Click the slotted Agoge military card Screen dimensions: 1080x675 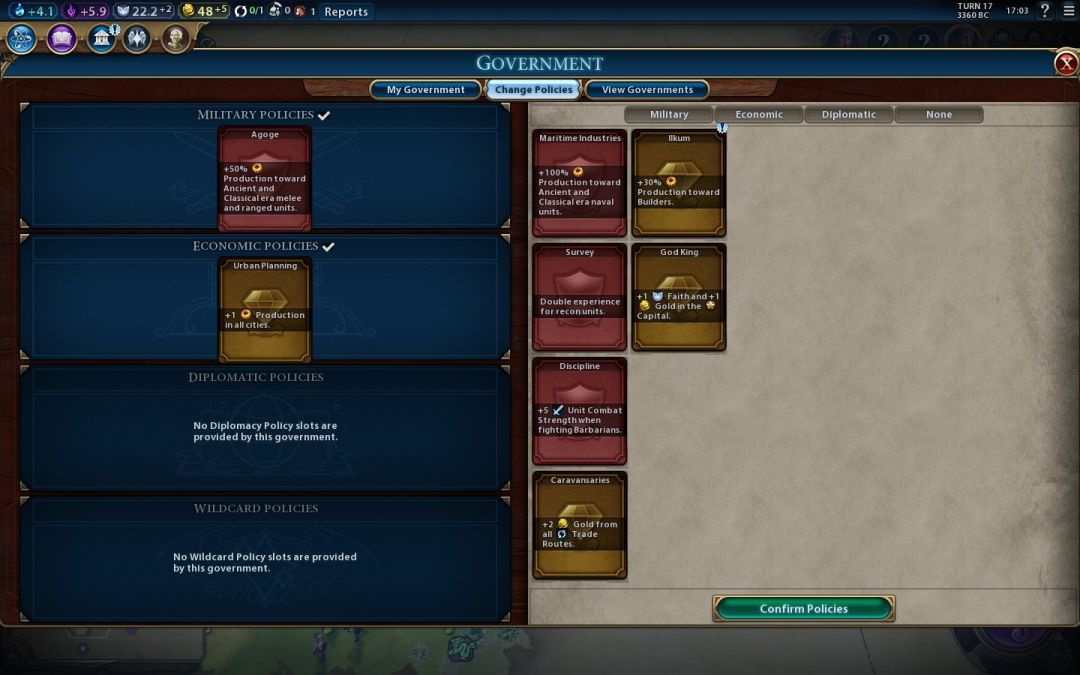[x=265, y=179]
